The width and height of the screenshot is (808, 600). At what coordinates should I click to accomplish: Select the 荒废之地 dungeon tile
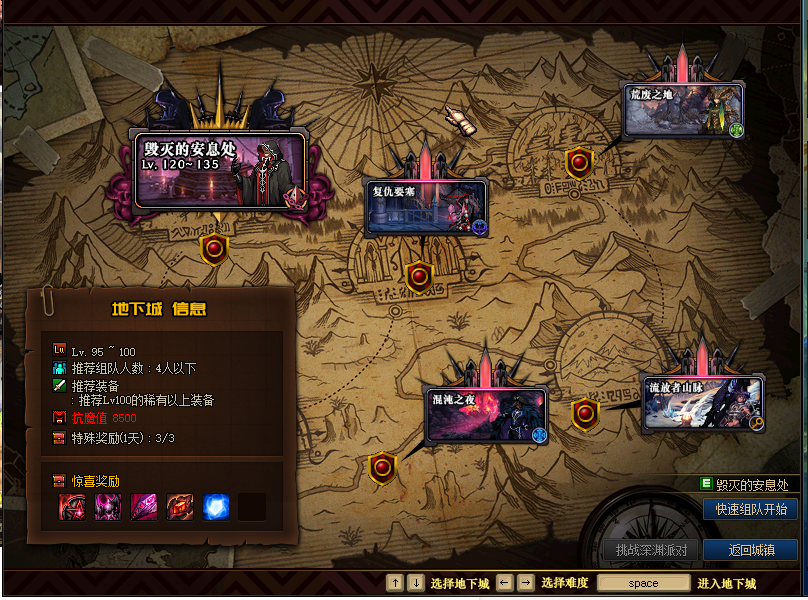683,110
